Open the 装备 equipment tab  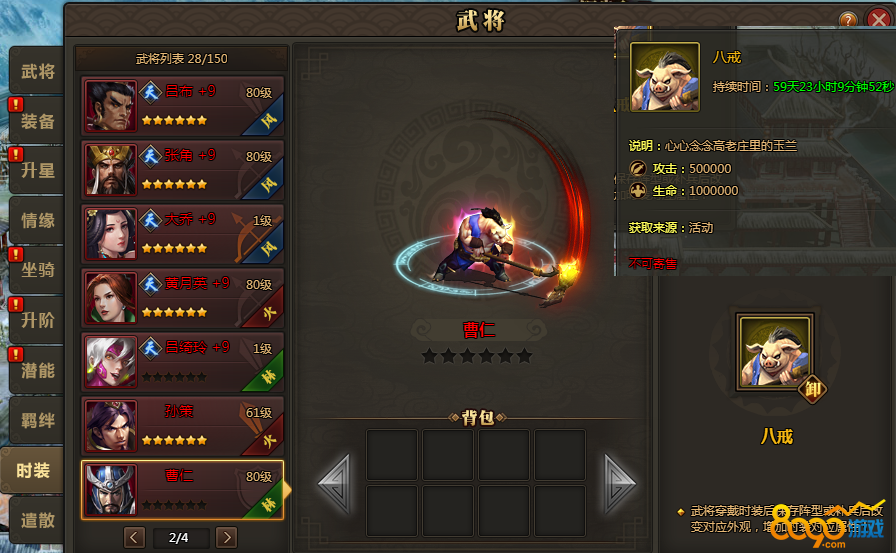(38, 121)
